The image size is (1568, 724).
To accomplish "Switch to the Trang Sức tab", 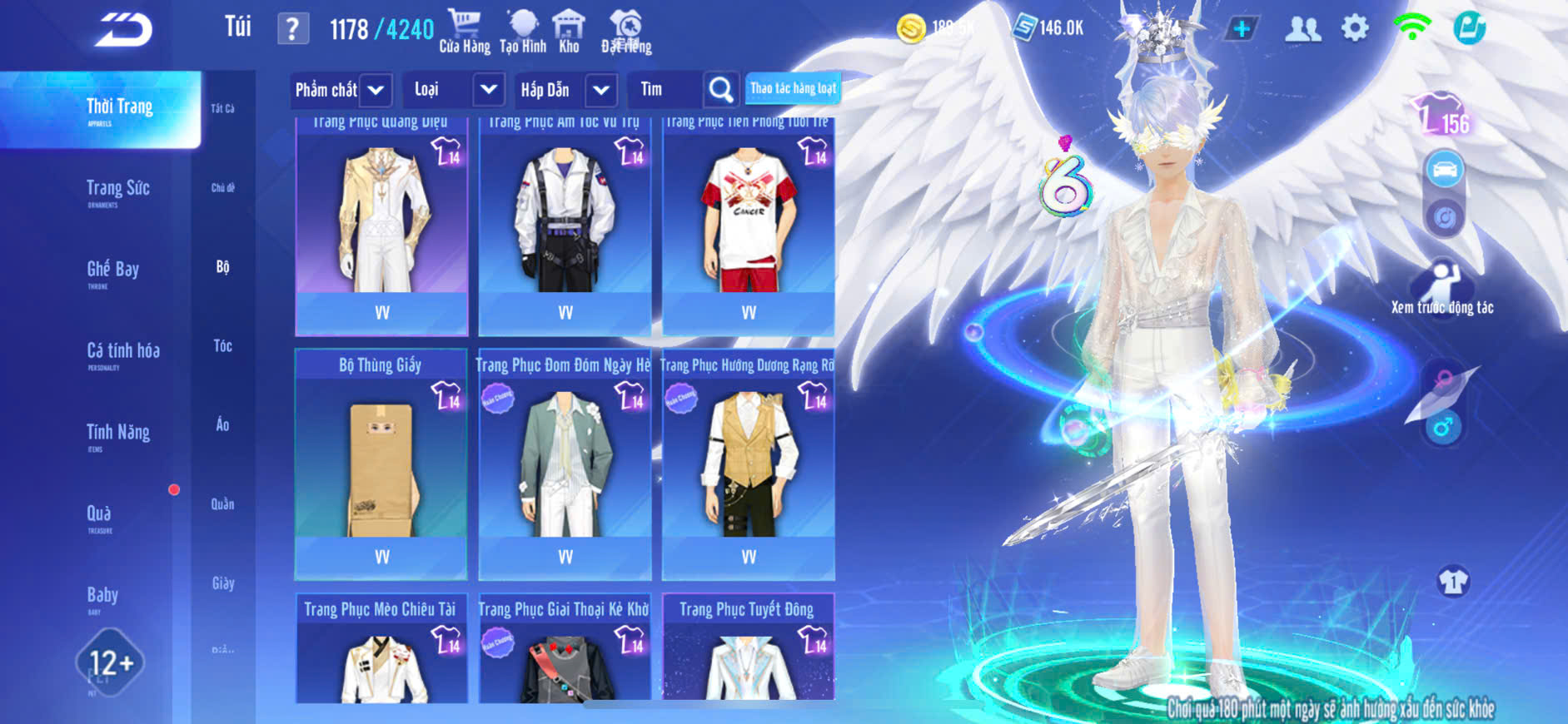I will (x=118, y=191).
